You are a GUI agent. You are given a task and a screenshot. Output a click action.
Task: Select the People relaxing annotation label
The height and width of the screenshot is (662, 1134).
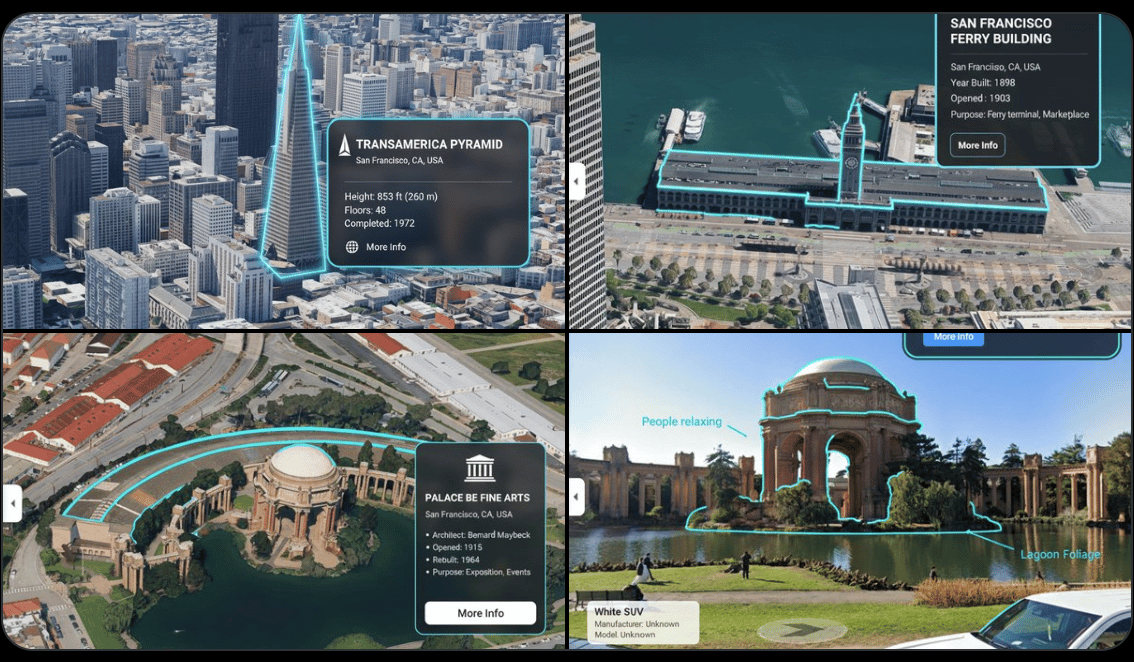click(x=681, y=422)
